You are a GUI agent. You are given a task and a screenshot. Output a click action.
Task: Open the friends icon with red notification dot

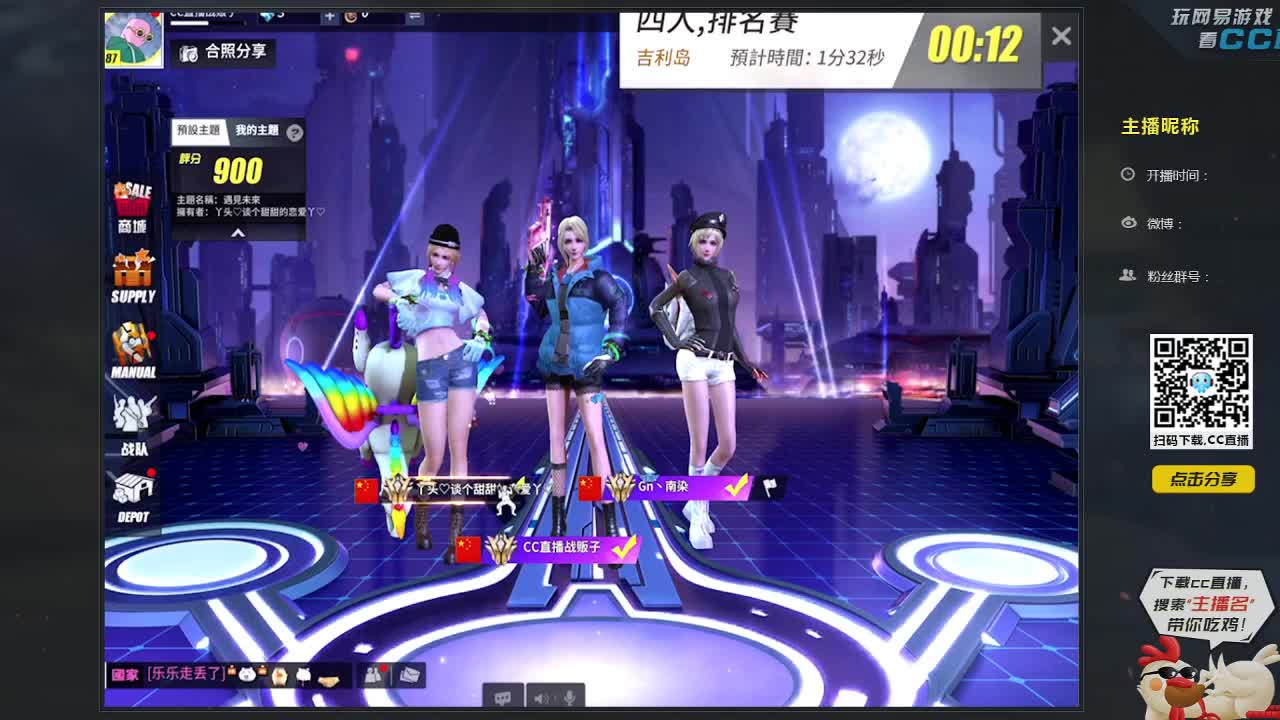point(373,673)
